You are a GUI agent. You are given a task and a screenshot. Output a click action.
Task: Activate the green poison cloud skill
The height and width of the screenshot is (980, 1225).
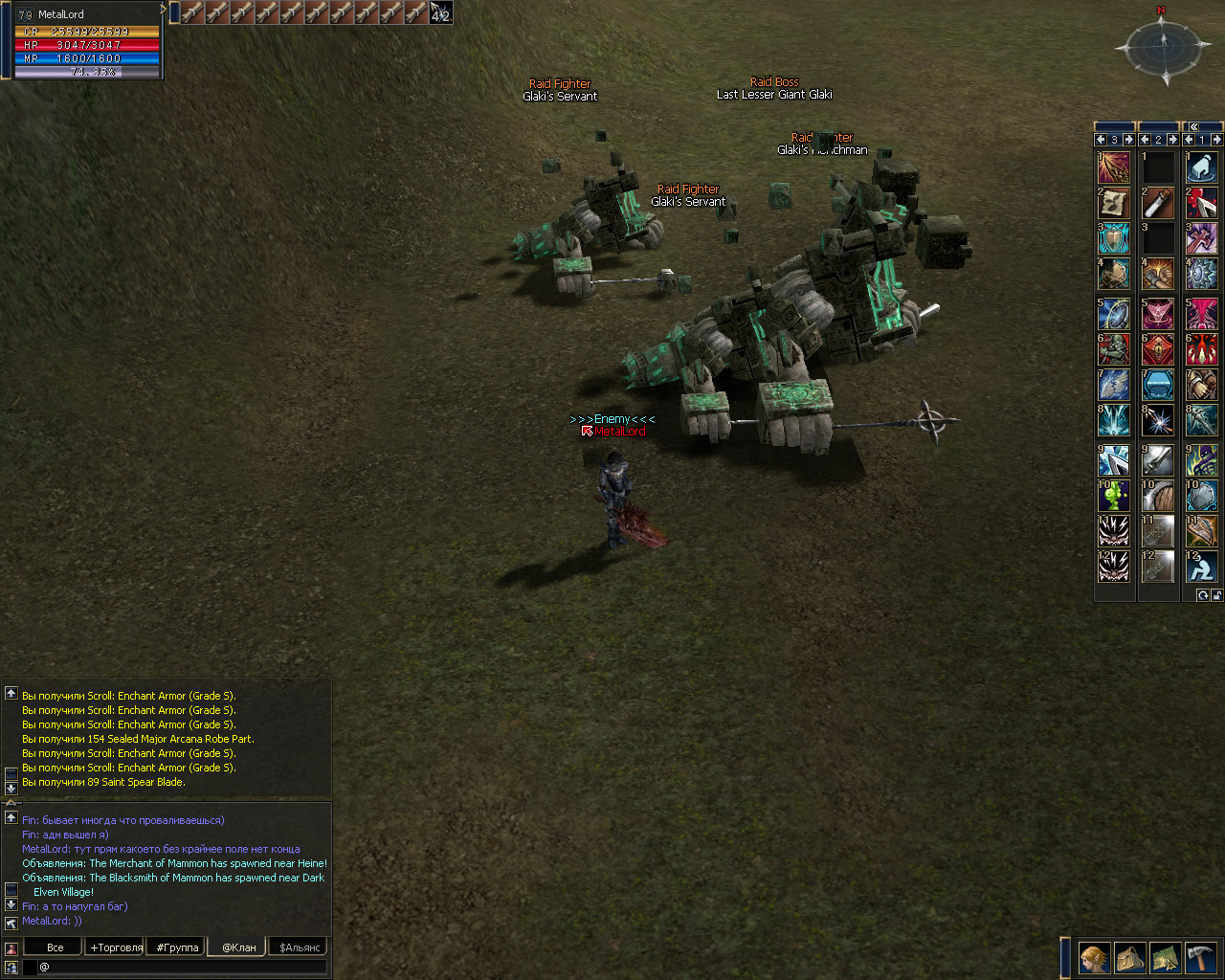coord(1113,496)
